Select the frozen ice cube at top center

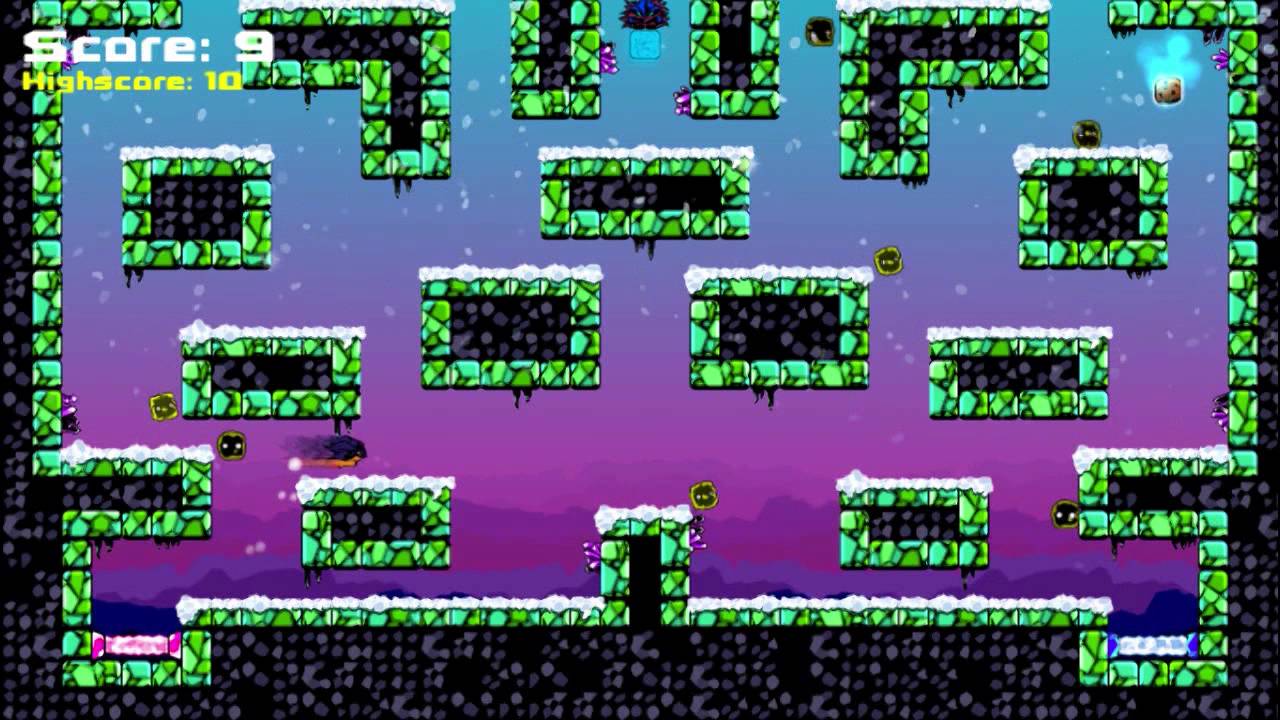(645, 45)
